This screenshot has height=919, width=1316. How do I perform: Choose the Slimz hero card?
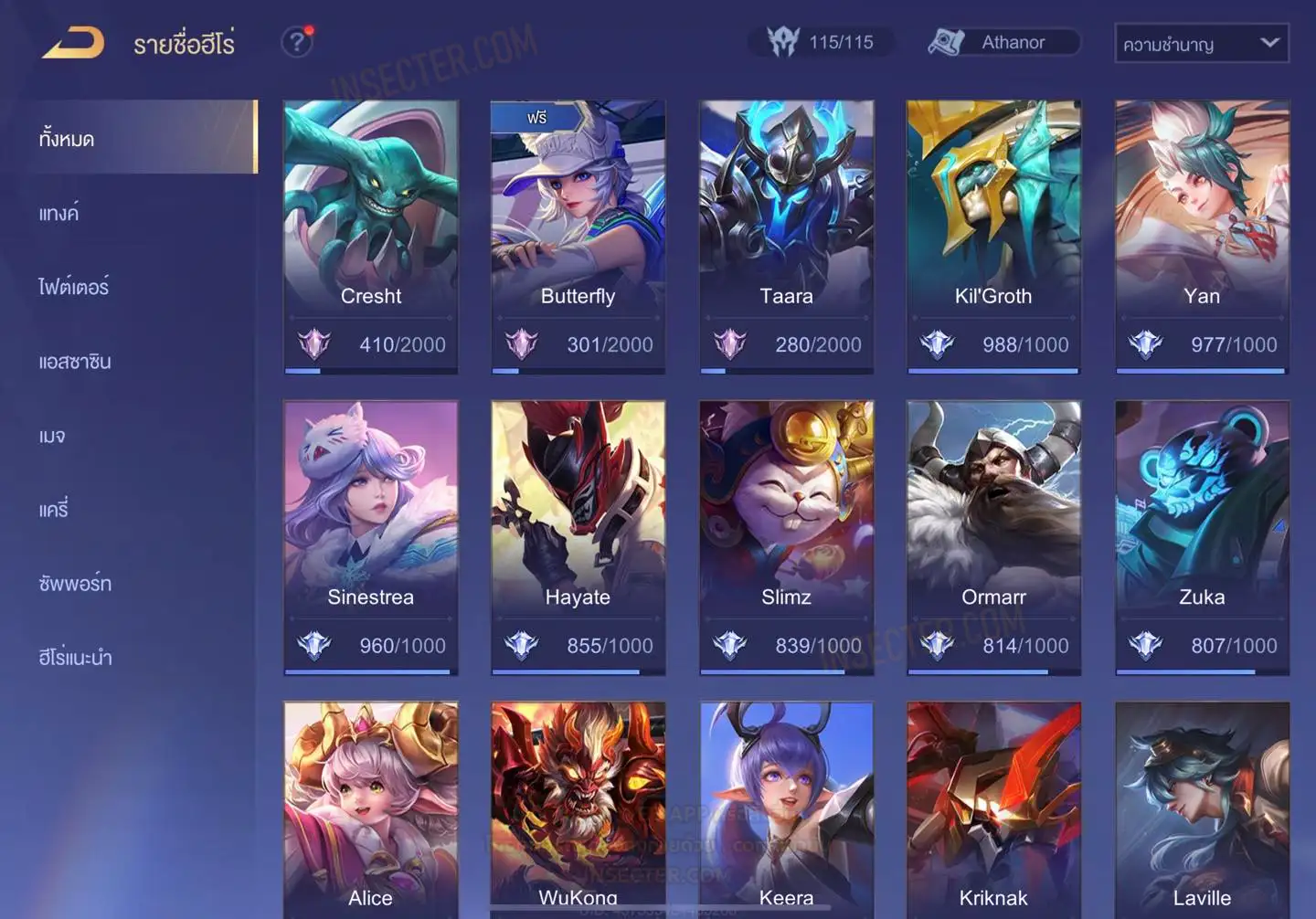[x=786, y=537]
